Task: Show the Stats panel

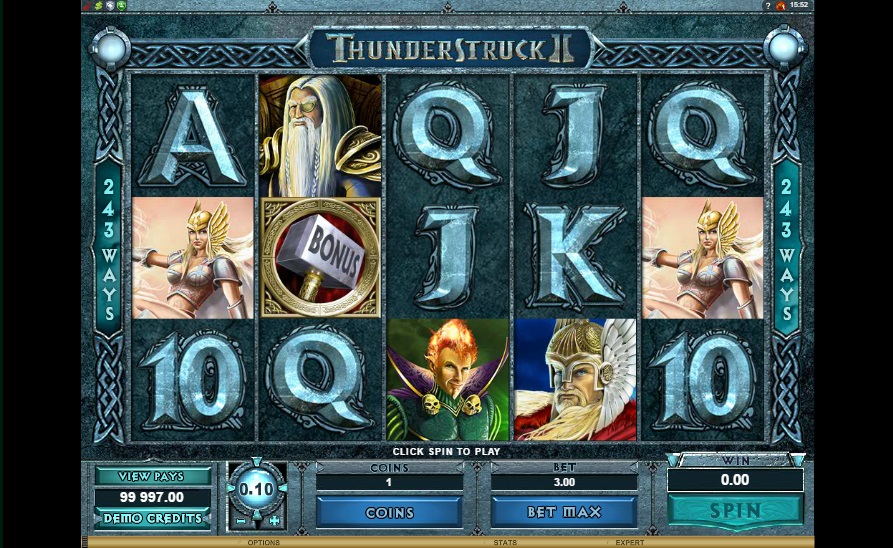Action: pyautogui.click(x=505, y=543)
